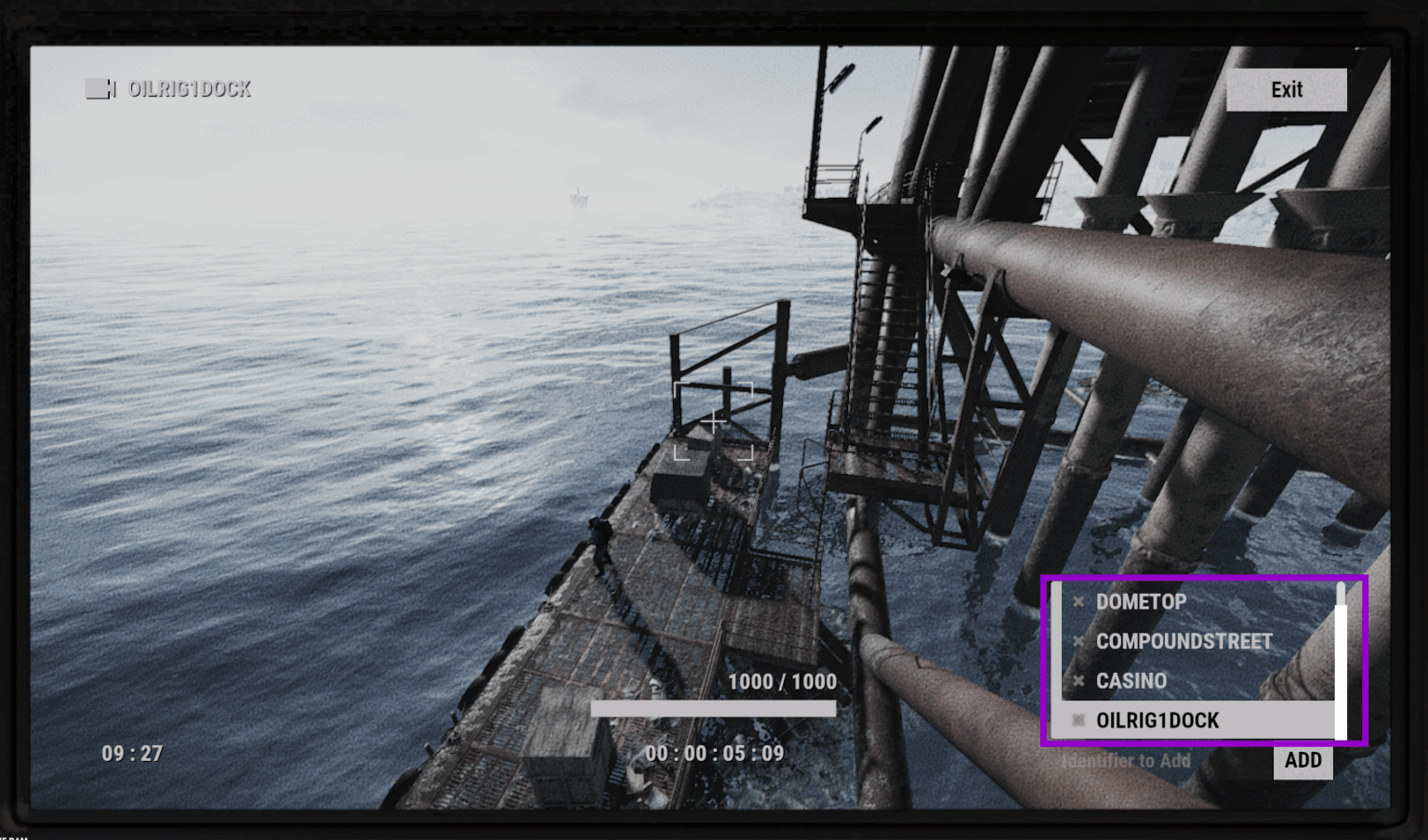Click the X icon beside OILRIG1DOCK entry
1428x840 pixels.
point(1078,720)
